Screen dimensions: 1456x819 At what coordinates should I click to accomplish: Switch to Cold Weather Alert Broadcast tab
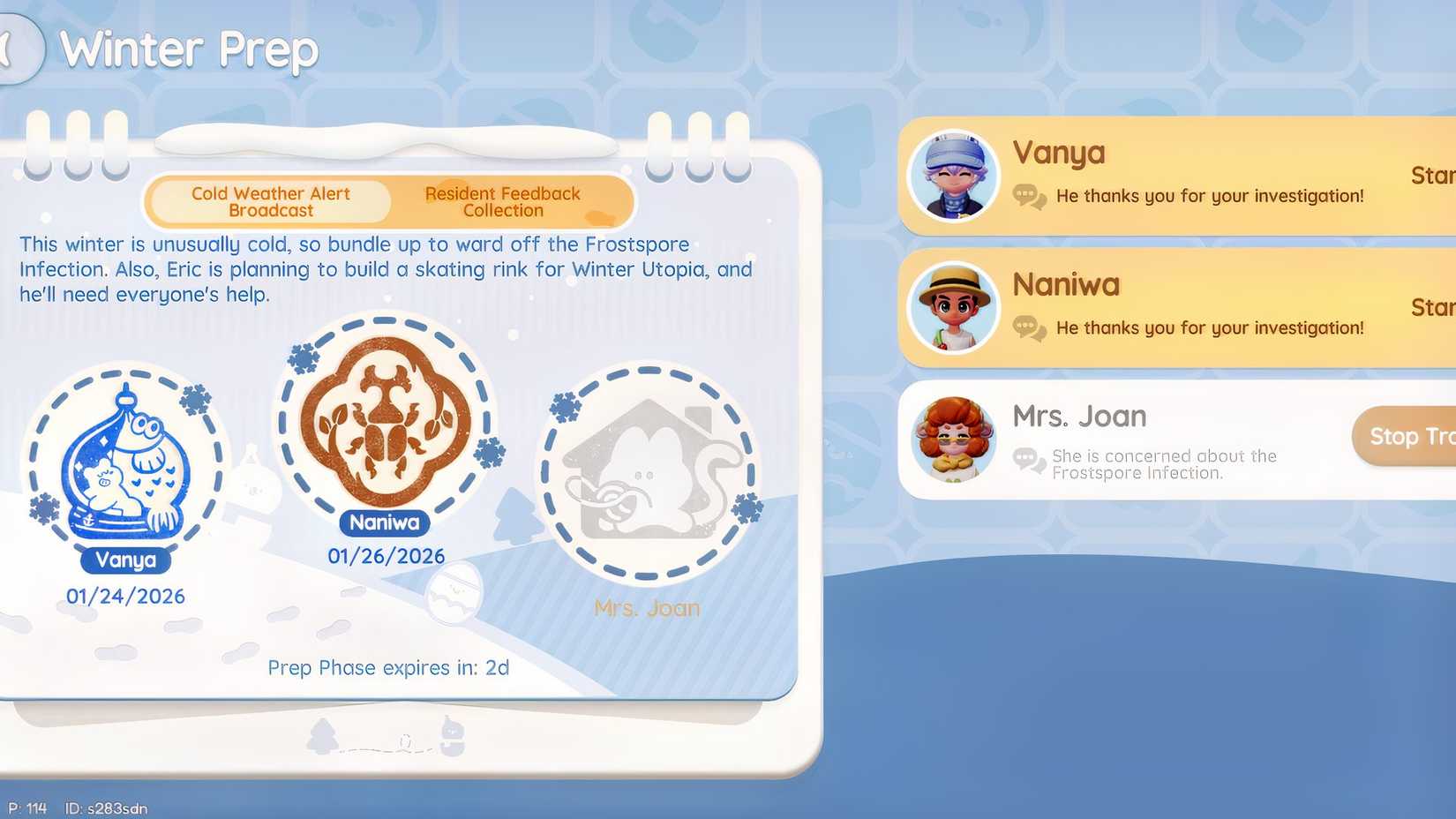point(269,201)
